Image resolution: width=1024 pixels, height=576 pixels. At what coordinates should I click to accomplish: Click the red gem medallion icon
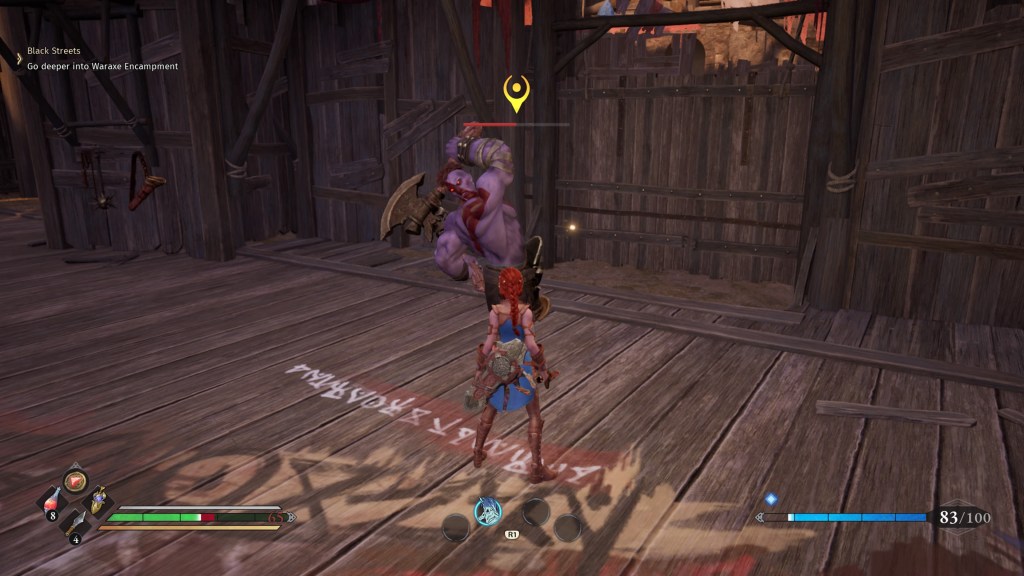coord(76,481)
